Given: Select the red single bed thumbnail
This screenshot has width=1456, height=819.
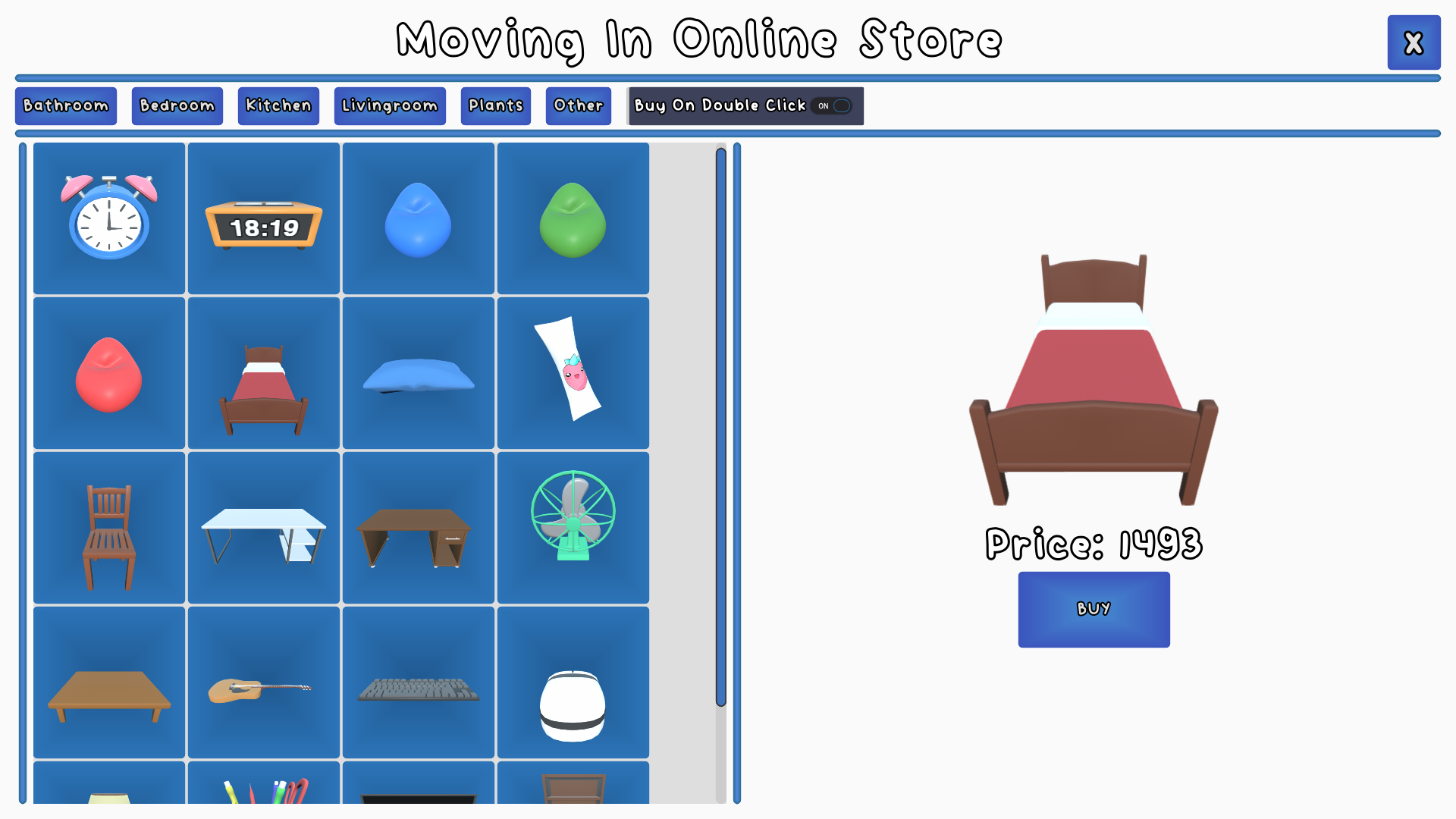Looking at the screenshot, I should click(x=263, y=372).
